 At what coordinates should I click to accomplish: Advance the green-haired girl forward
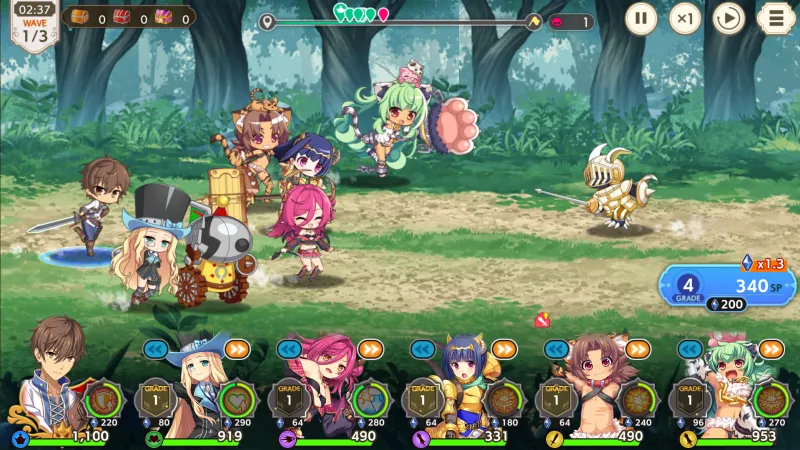pyautogui.click(x=770, y=349)
